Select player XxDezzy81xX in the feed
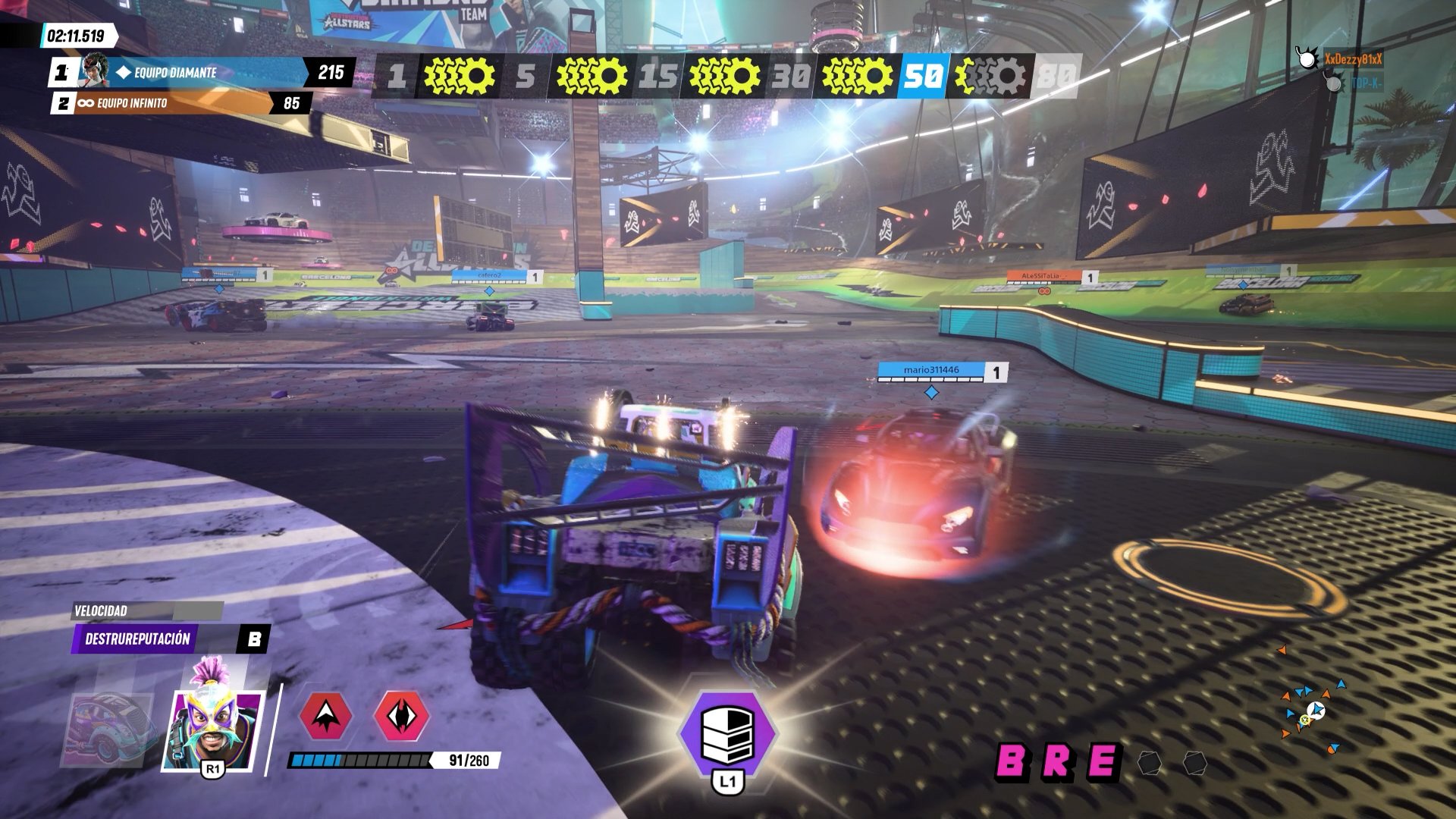 pyautogui.click(x=1352, y=59)
